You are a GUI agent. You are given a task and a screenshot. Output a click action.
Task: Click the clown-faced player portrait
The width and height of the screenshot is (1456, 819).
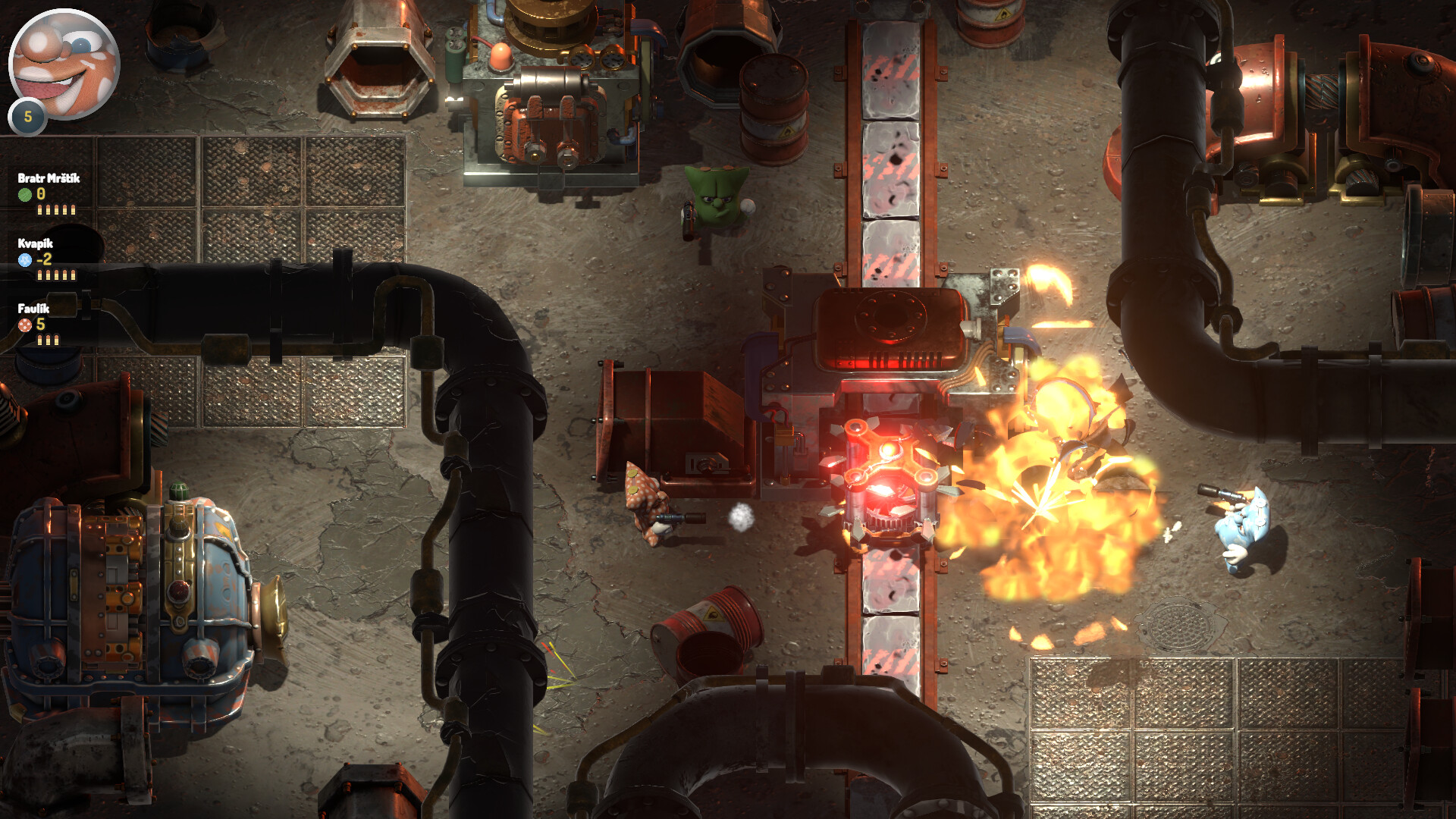[x=64, y=64]
